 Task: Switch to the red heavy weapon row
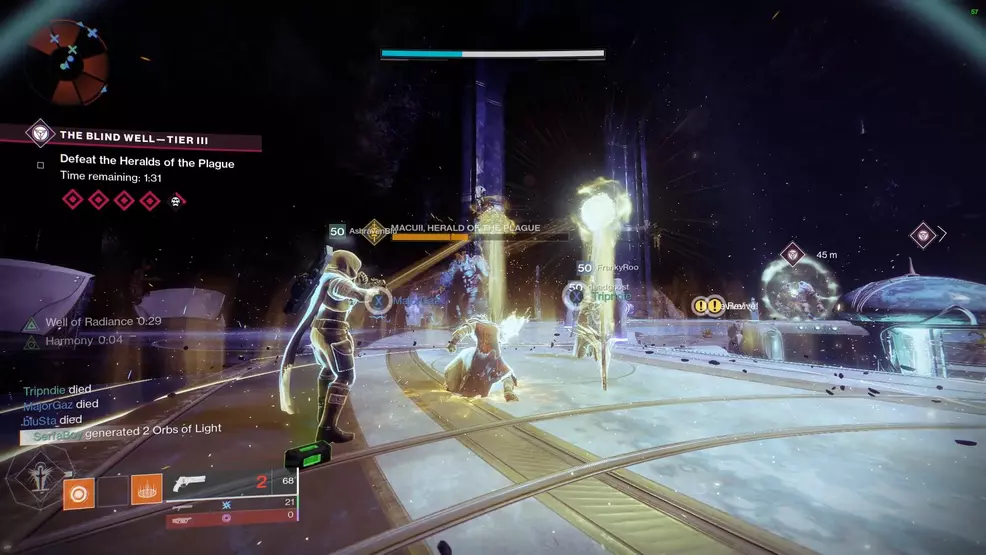click(232, 517)
